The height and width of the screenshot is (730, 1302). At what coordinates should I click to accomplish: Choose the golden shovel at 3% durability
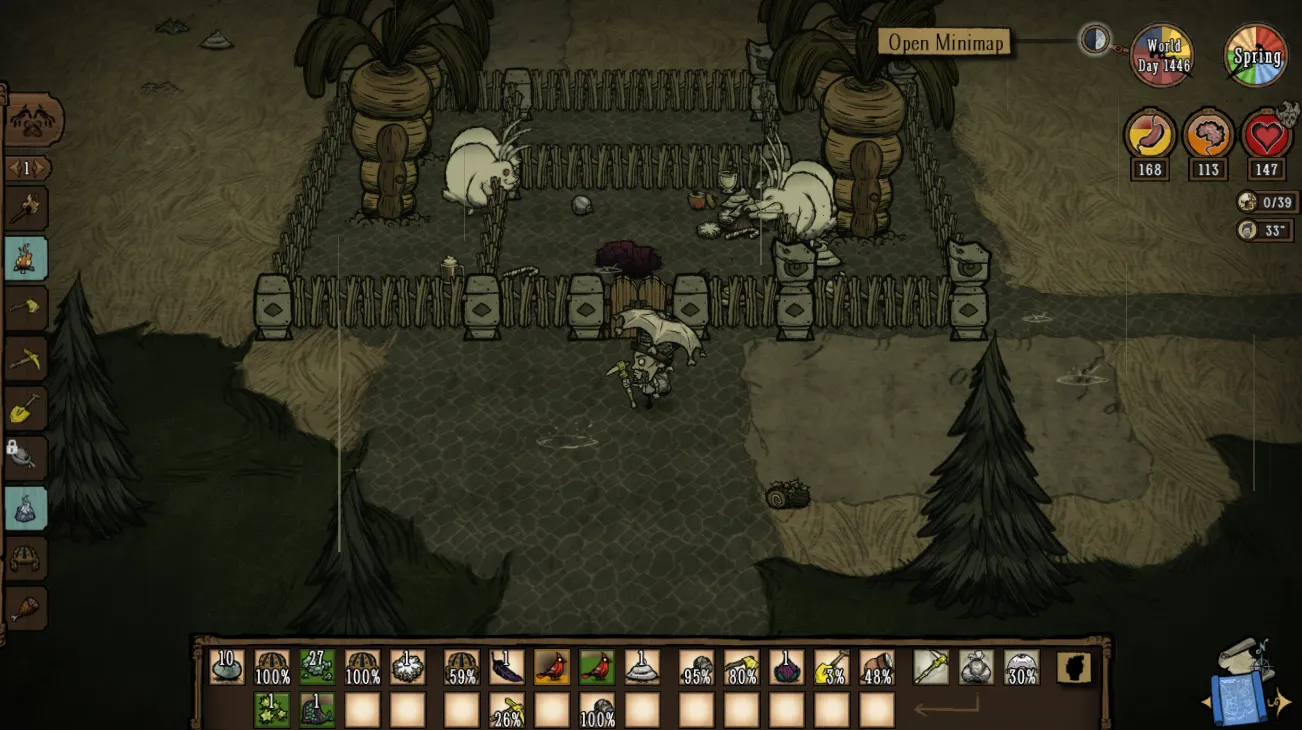coord(832,667)
